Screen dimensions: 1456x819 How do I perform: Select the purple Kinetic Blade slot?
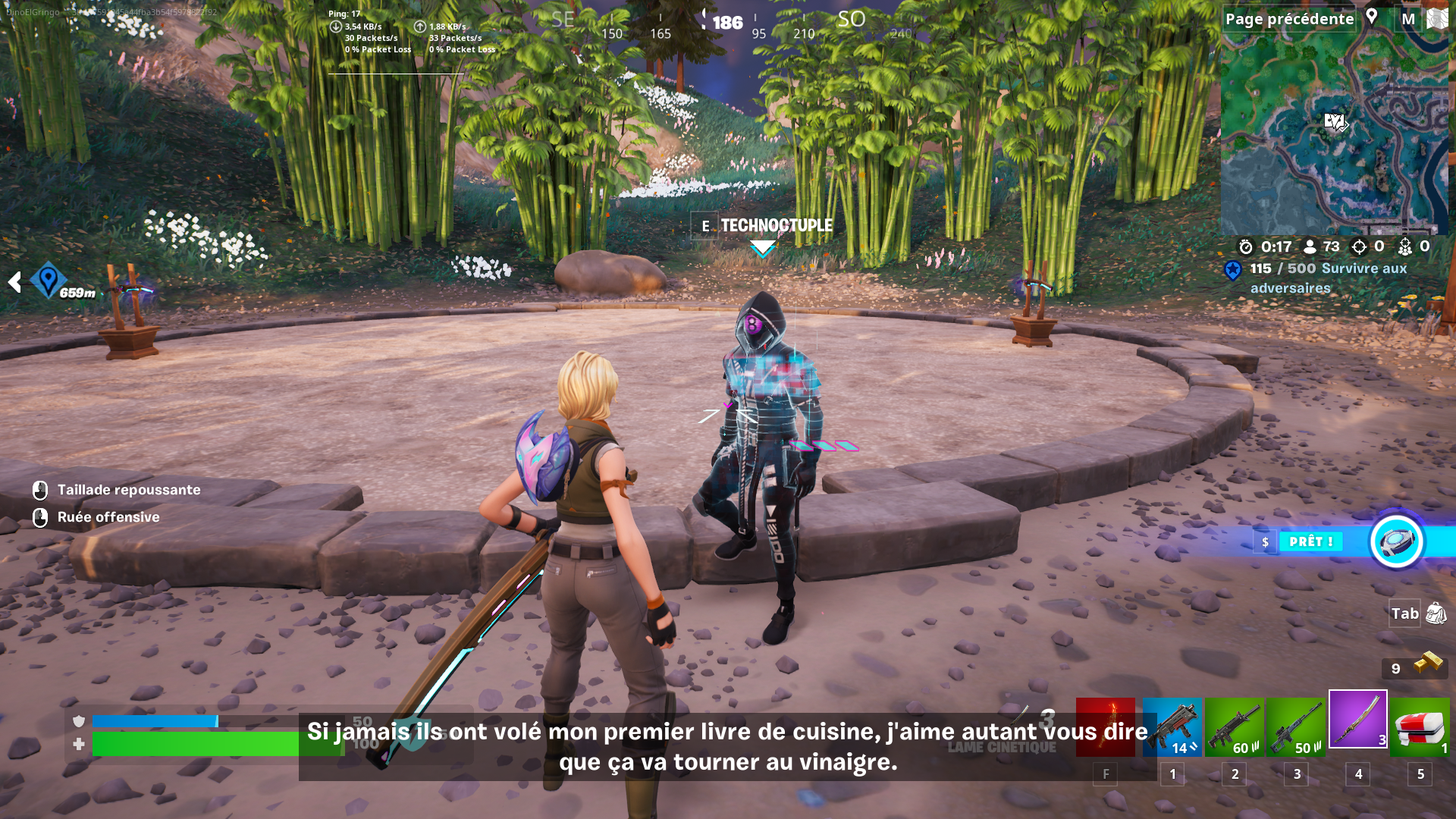pos(1357,719)
